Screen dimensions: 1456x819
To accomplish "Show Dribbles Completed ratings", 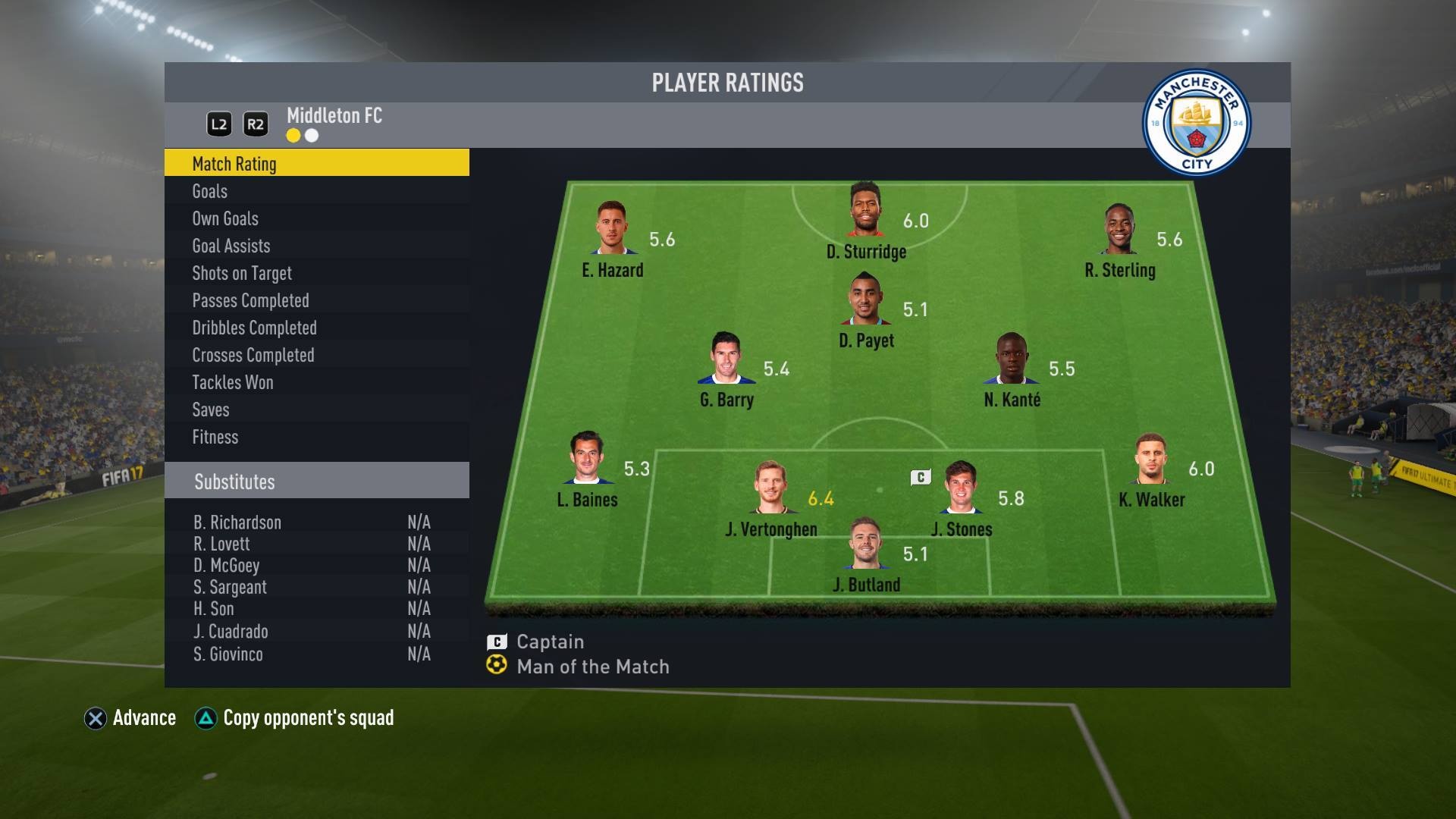I will tap(316, 328).
